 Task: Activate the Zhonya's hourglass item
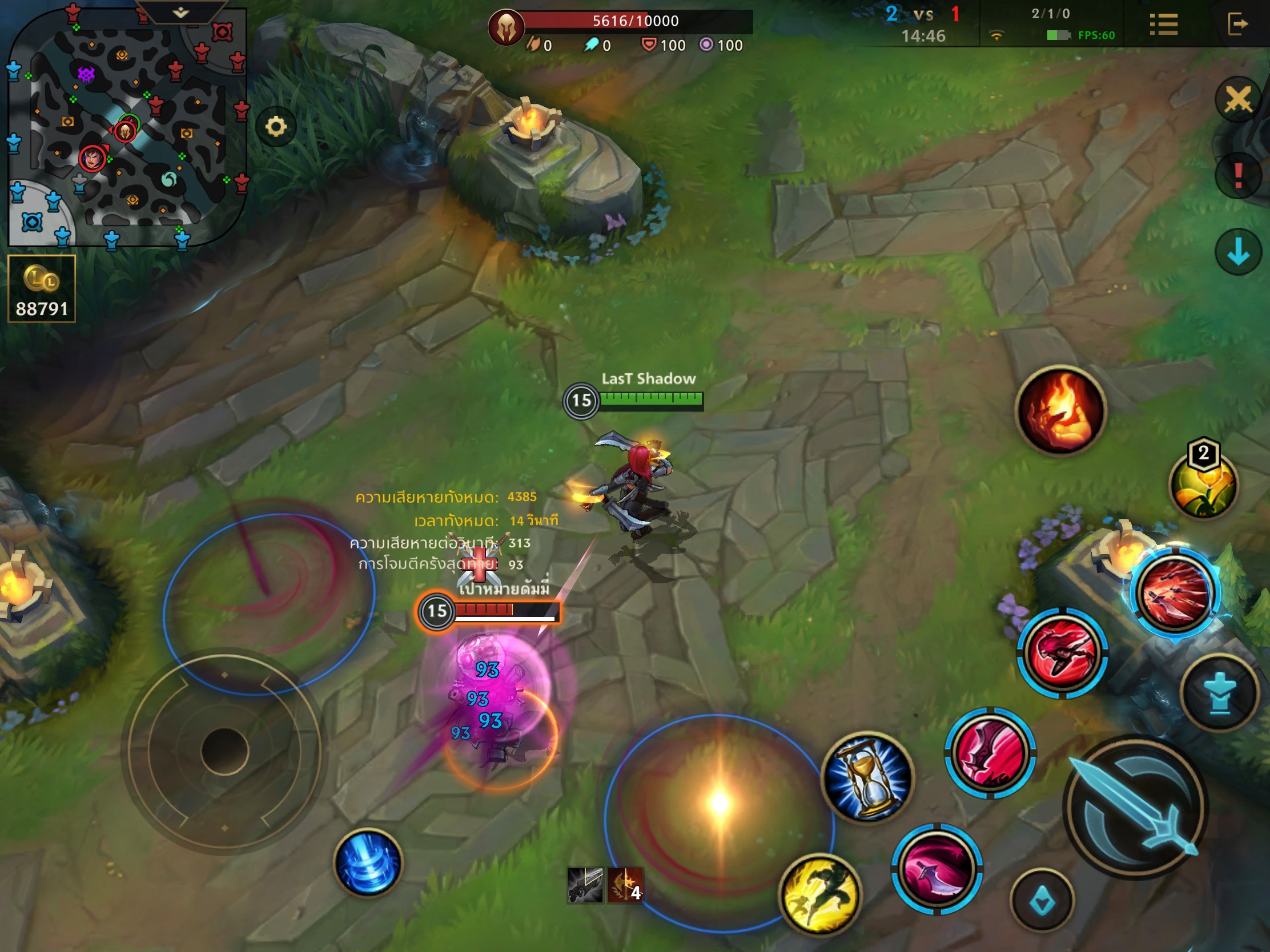(867, 777)
